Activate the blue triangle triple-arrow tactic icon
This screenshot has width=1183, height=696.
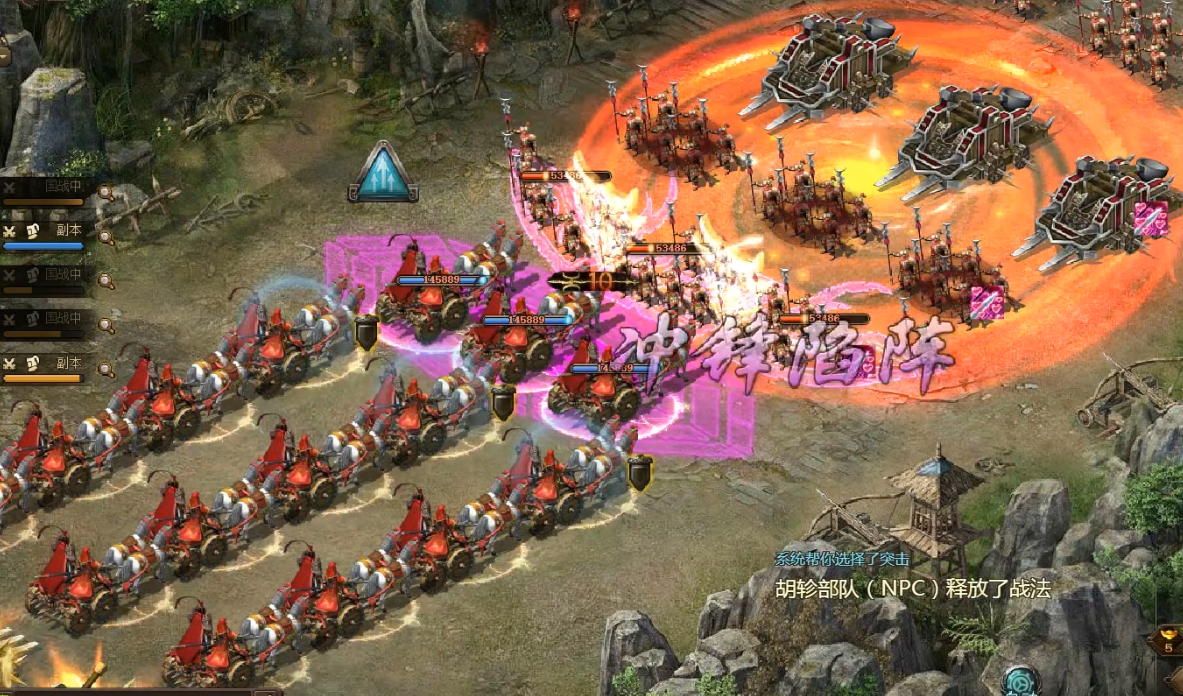[x=382, y=172]
